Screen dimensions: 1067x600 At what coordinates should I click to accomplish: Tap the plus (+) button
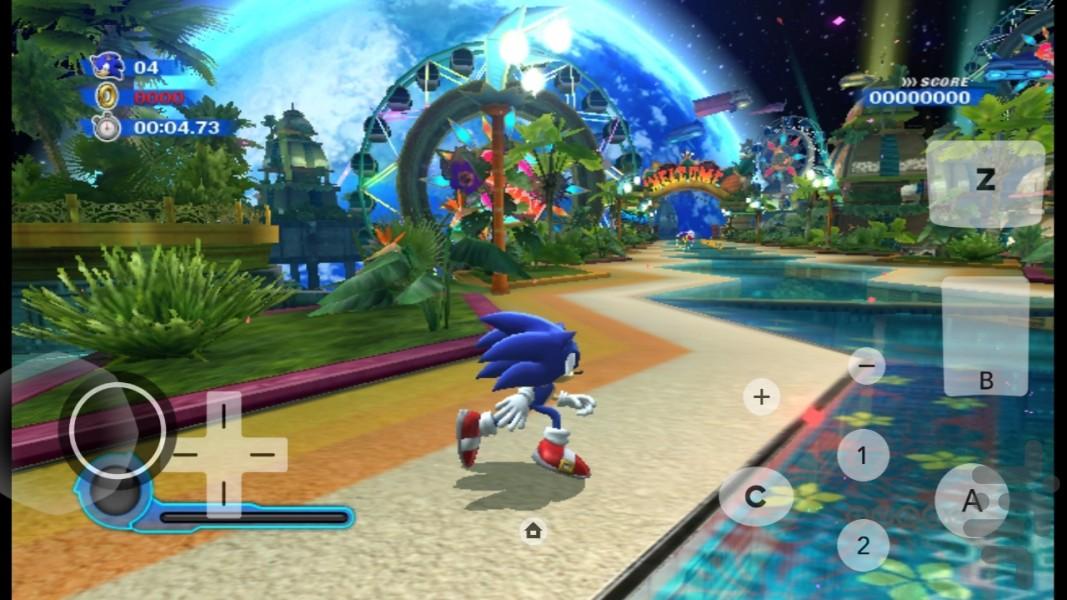pyautogui.click(x=761, y=397)
